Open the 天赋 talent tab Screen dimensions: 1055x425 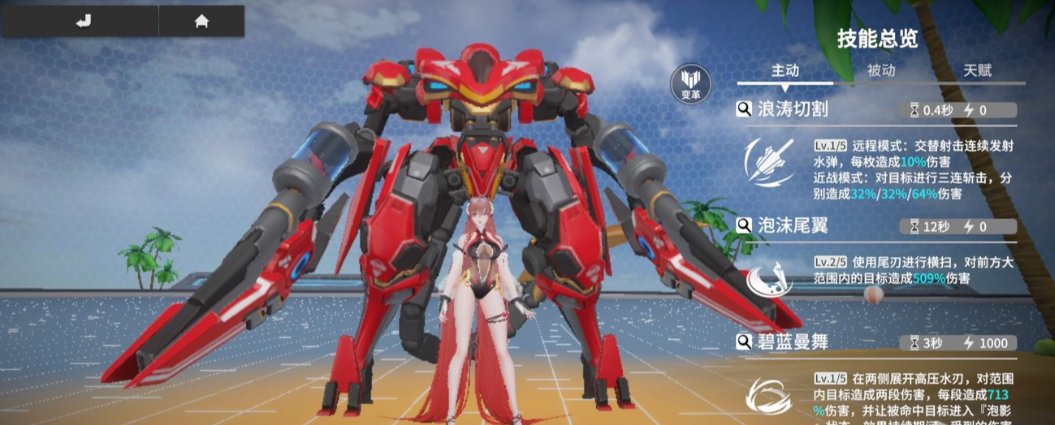coord(977,71)
